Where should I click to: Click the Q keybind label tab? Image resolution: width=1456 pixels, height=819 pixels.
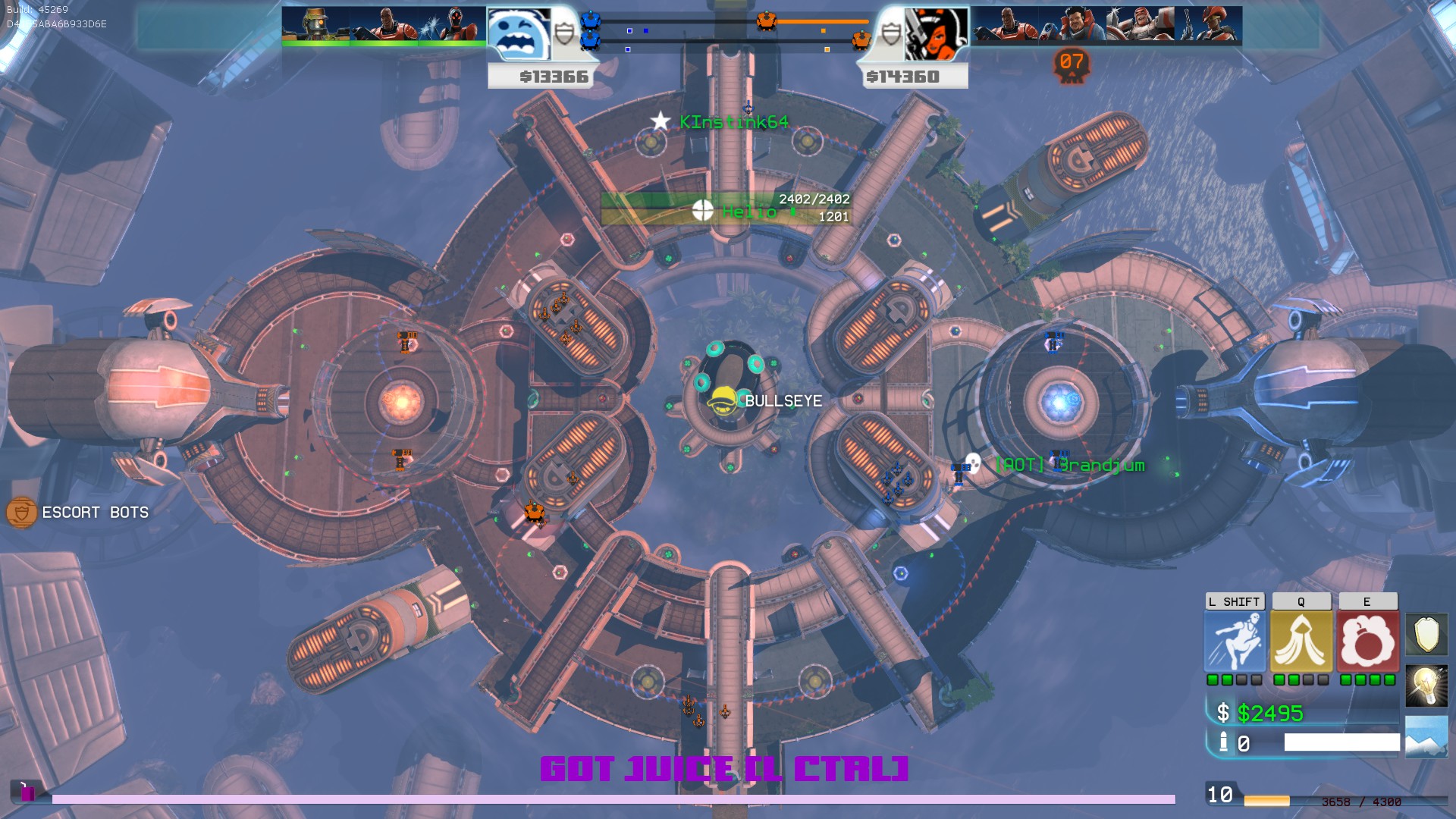click(x=1300, y=601)
